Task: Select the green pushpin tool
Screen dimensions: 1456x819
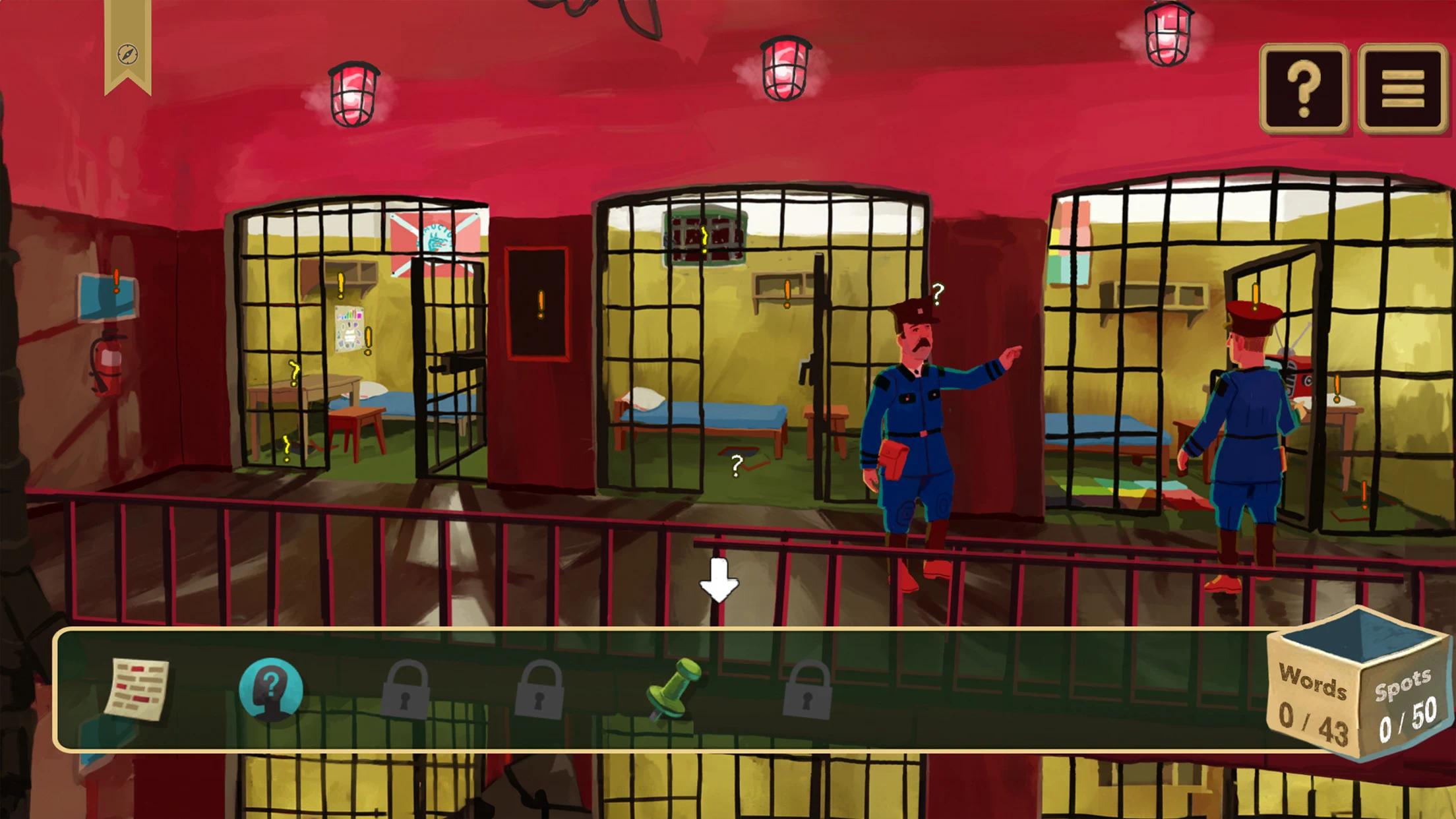Action: (671, 688)
